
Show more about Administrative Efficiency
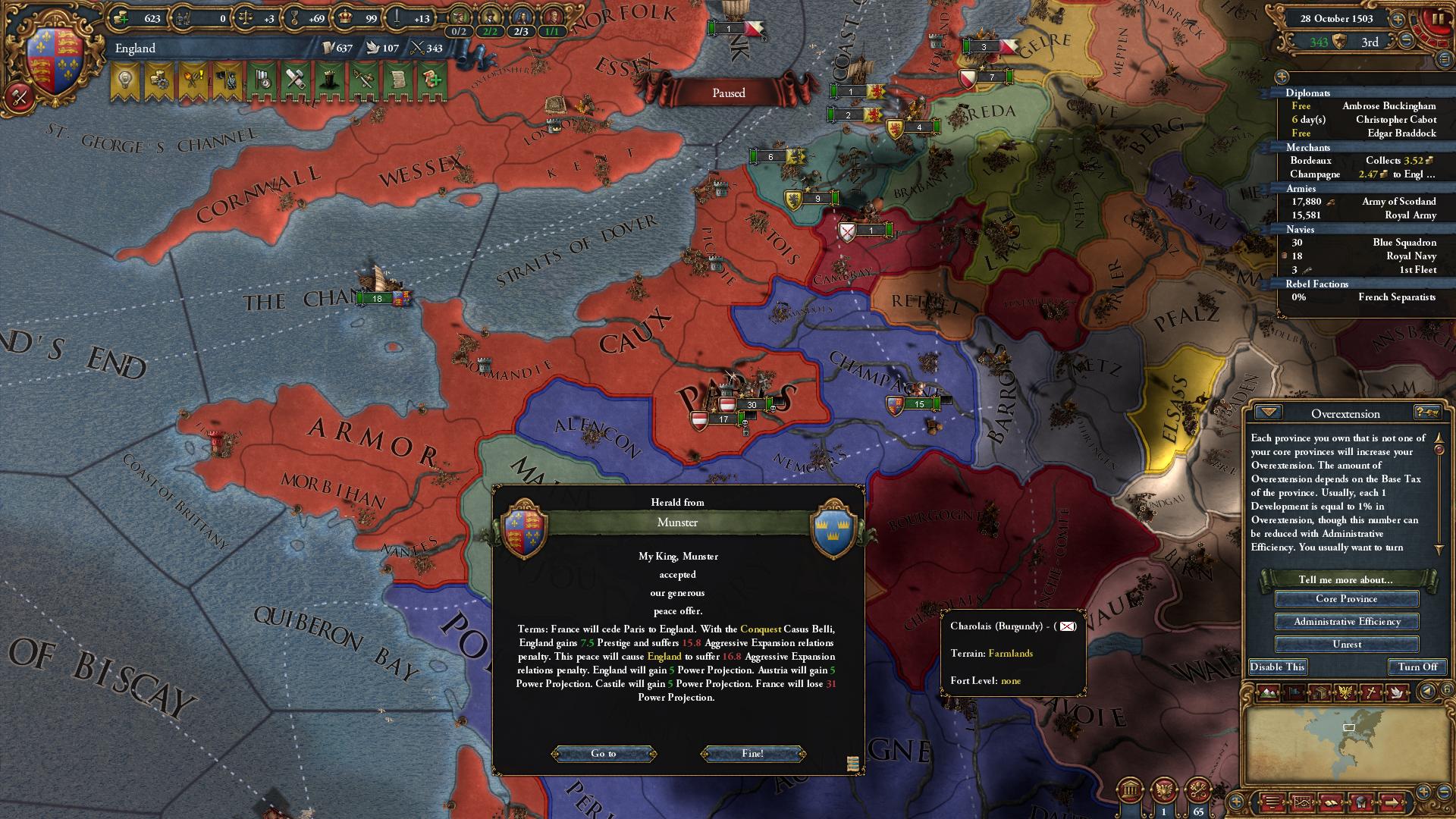click(x=1346, y=622)
